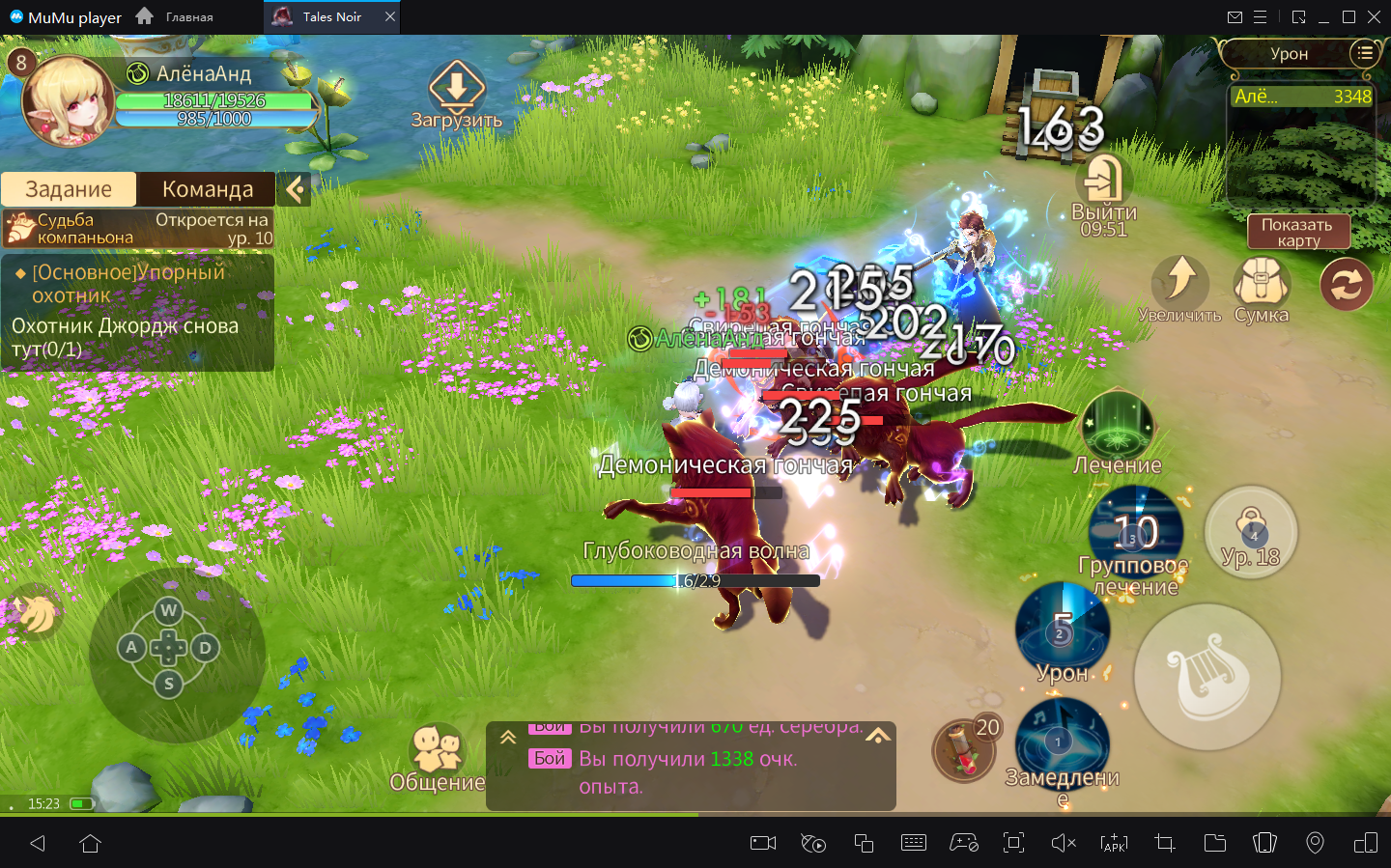1391x868 pixels.
Task: Hit the harp basic attack button
Action: click(x=1207, y=677)
